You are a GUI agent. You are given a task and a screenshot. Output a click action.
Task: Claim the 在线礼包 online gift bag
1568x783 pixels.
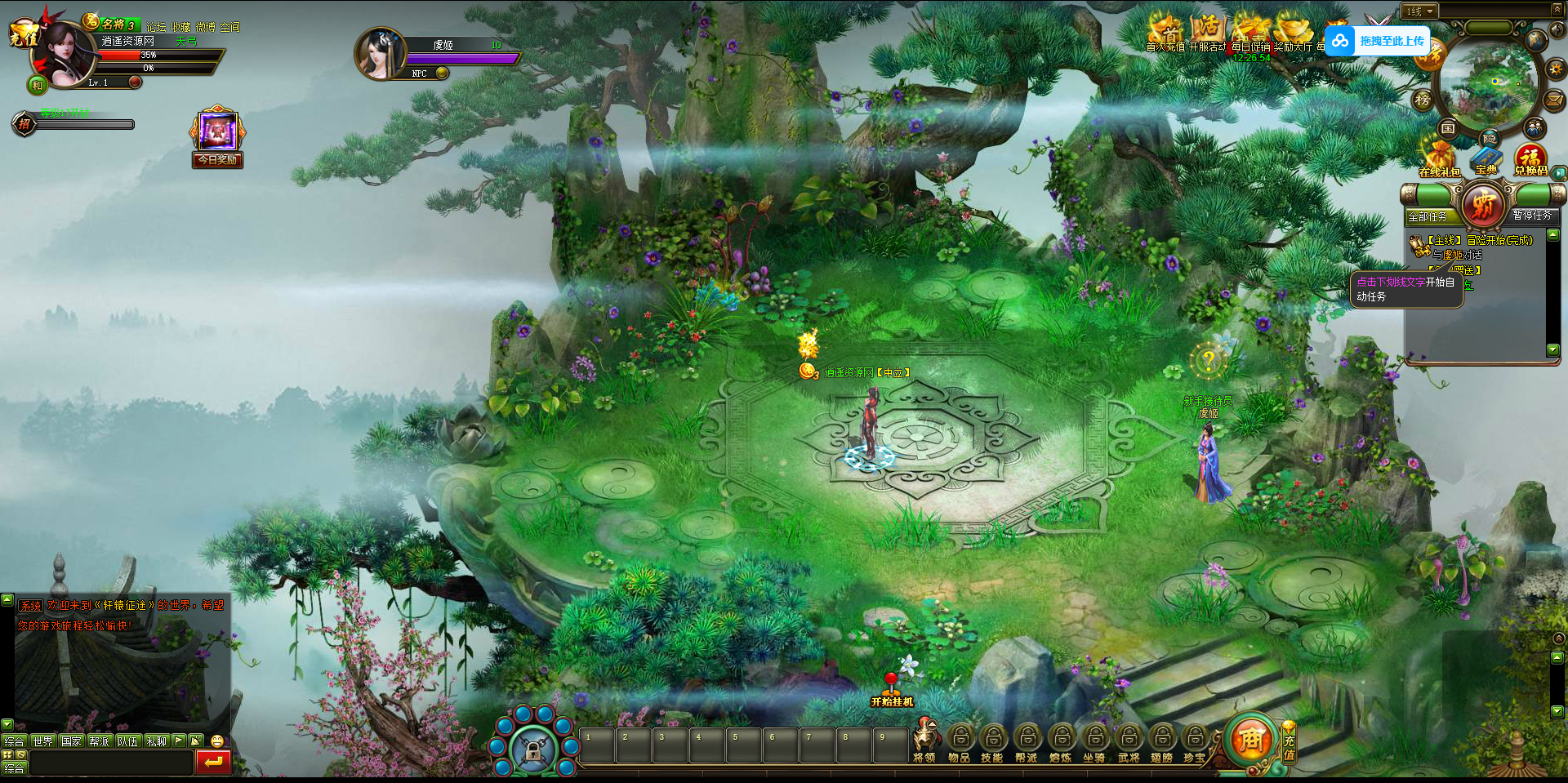tap(1439, 159)
